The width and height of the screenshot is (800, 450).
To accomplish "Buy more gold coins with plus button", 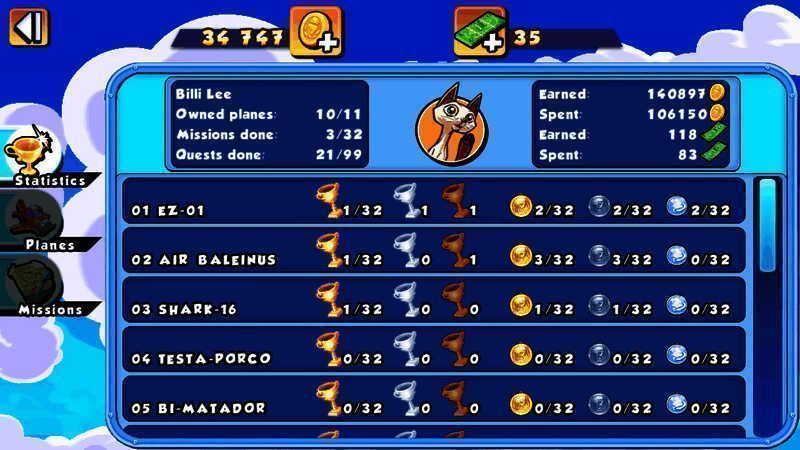I will tap(316, 31).
